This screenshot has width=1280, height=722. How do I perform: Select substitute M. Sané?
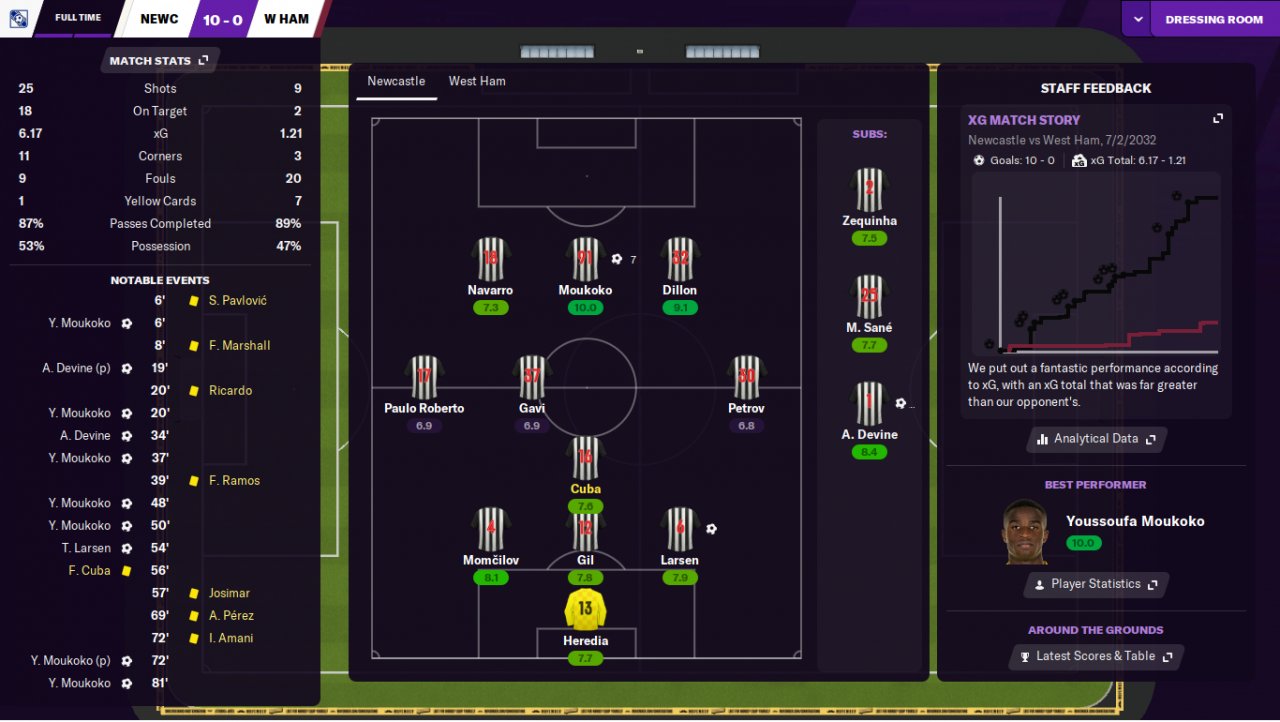pyautogui.click(x=869, y=297)
